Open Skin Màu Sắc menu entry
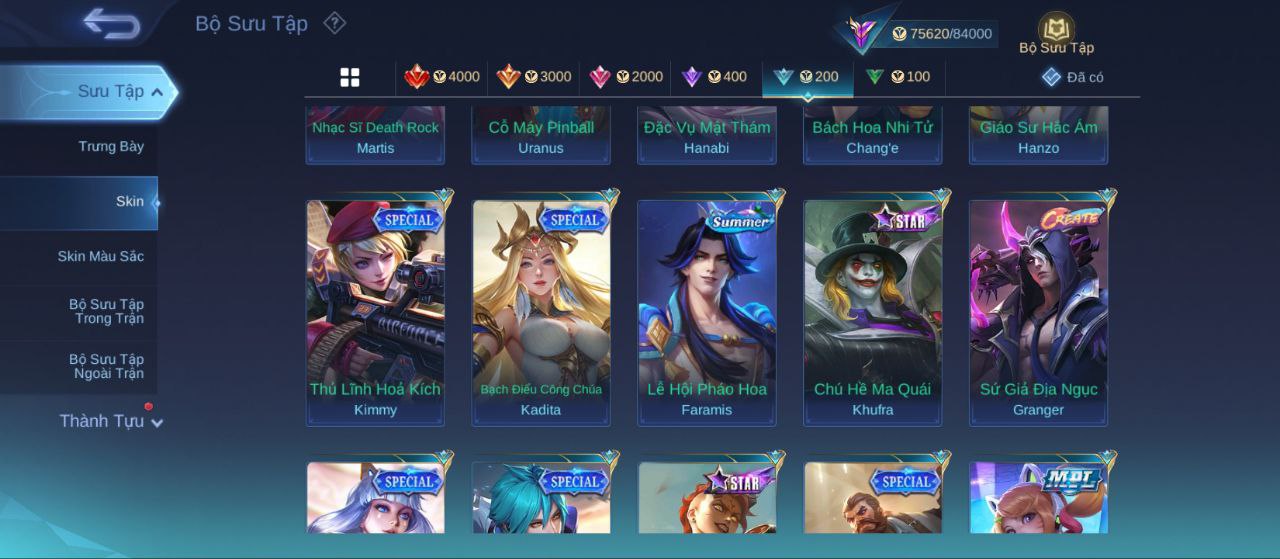Image resolution: width=1280 pixels, height=559 pixels. (x=100, y=257)
